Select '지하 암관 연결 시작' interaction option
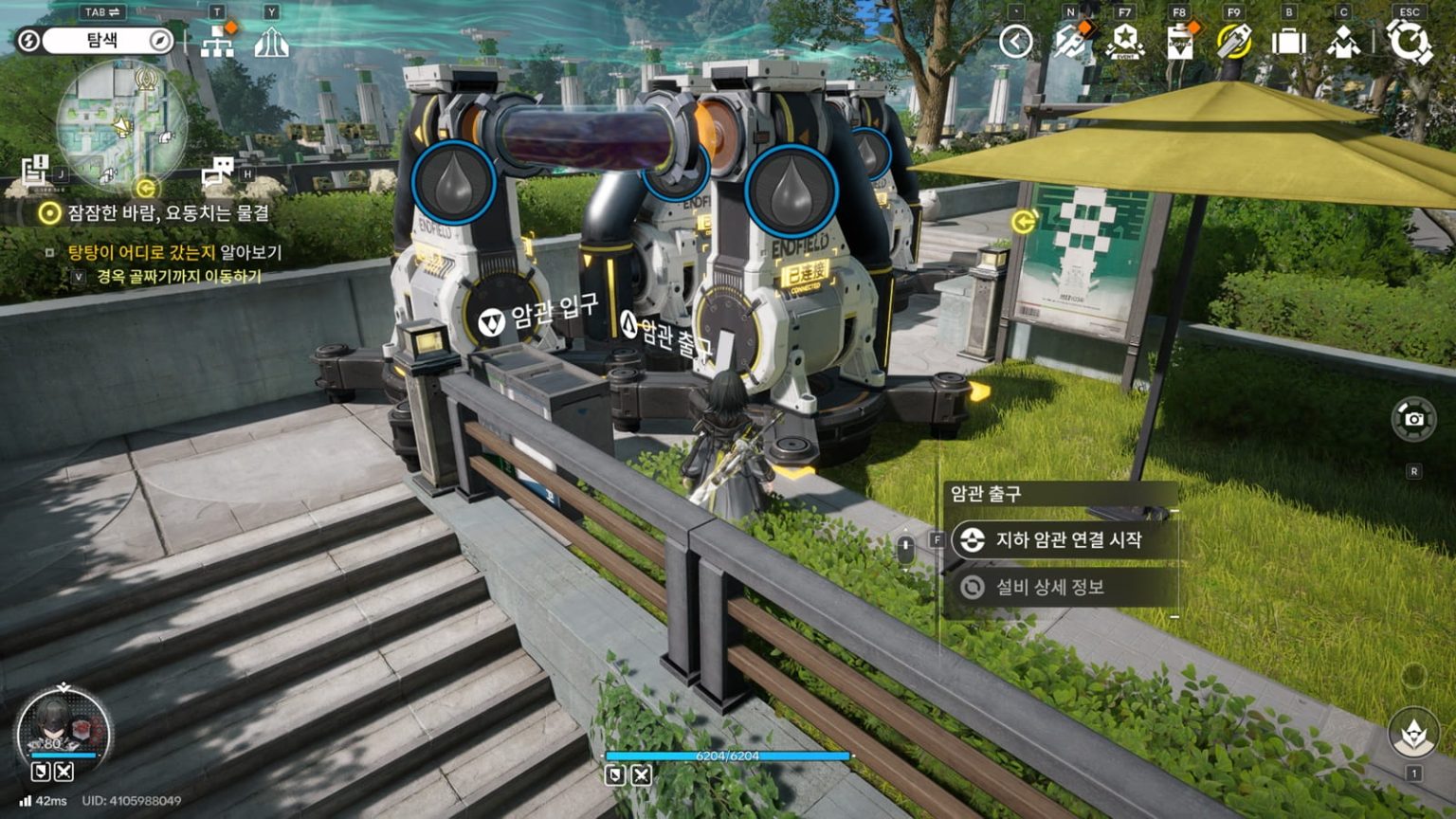Image resolution: width=1456 pixels, height=819 pixels. pyautogui.click(x=1066, y=540)
